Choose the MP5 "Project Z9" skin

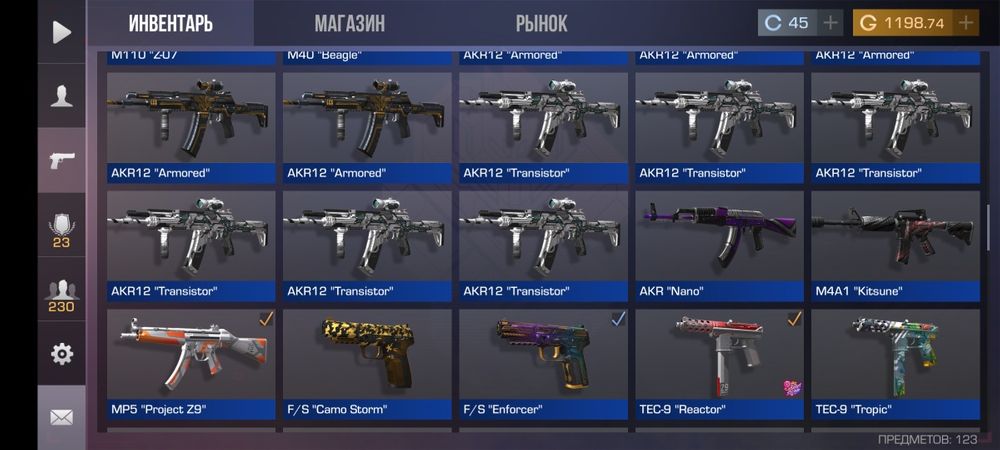[x=191, y=363]
